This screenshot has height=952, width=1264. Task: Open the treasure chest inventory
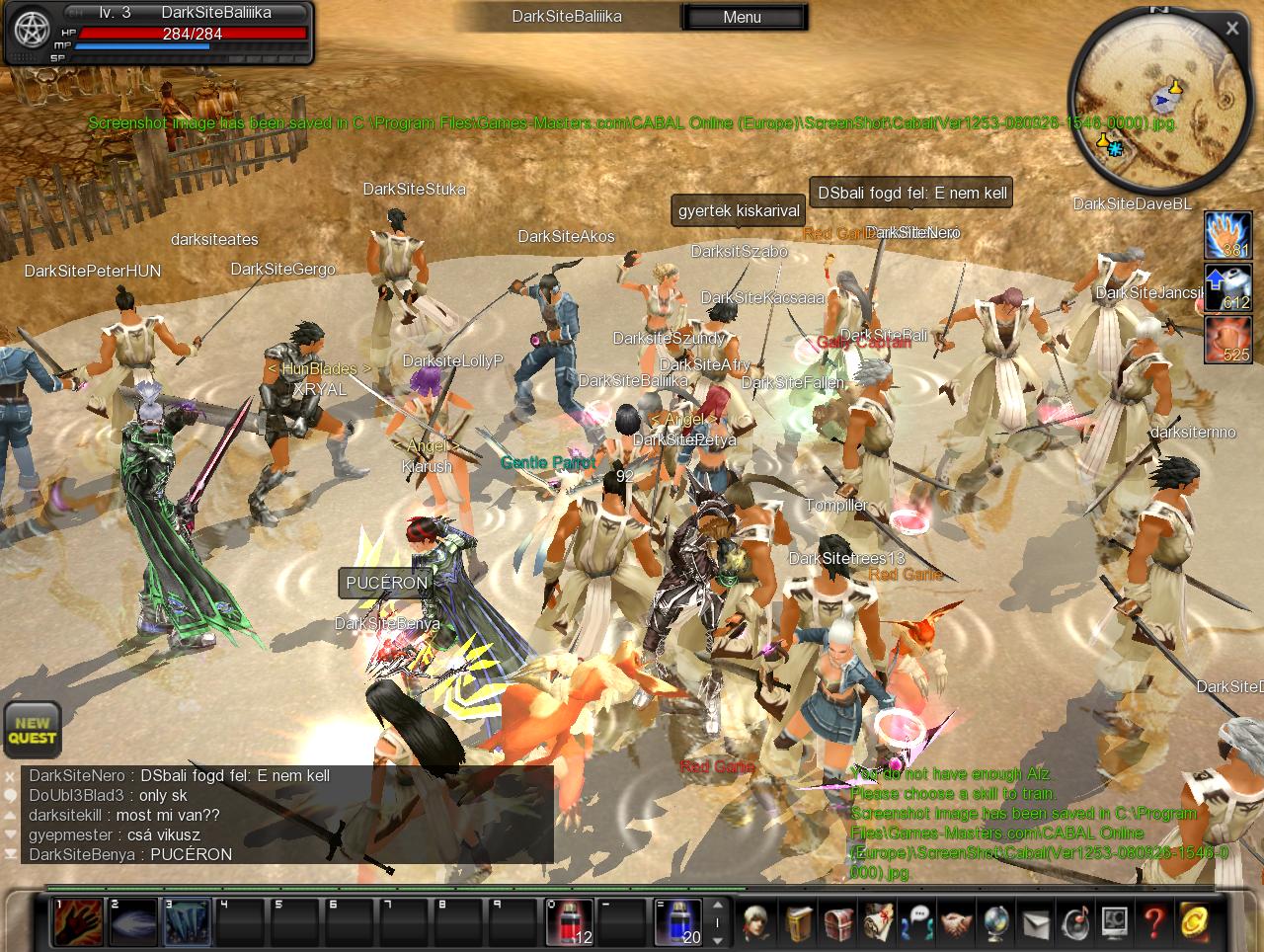(x=838, y=922)
